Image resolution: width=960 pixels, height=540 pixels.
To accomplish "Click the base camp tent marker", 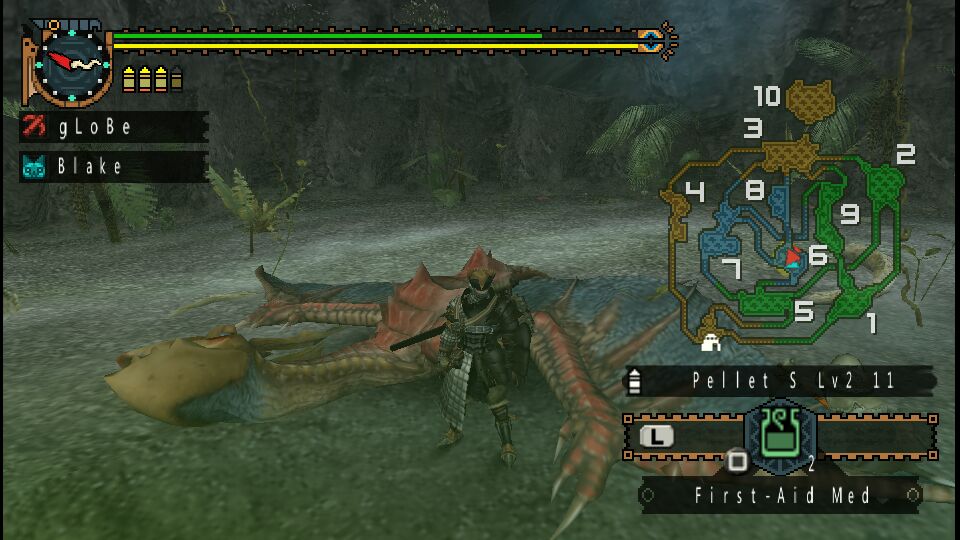I will point(712,342).
